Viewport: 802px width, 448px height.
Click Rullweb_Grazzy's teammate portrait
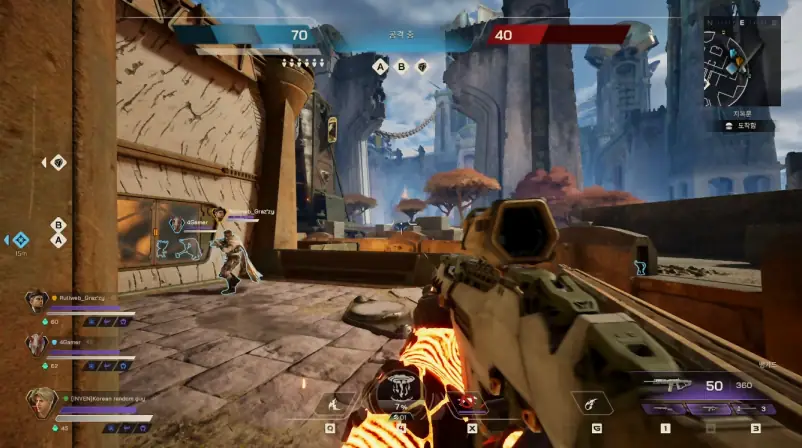pos(36,300)
